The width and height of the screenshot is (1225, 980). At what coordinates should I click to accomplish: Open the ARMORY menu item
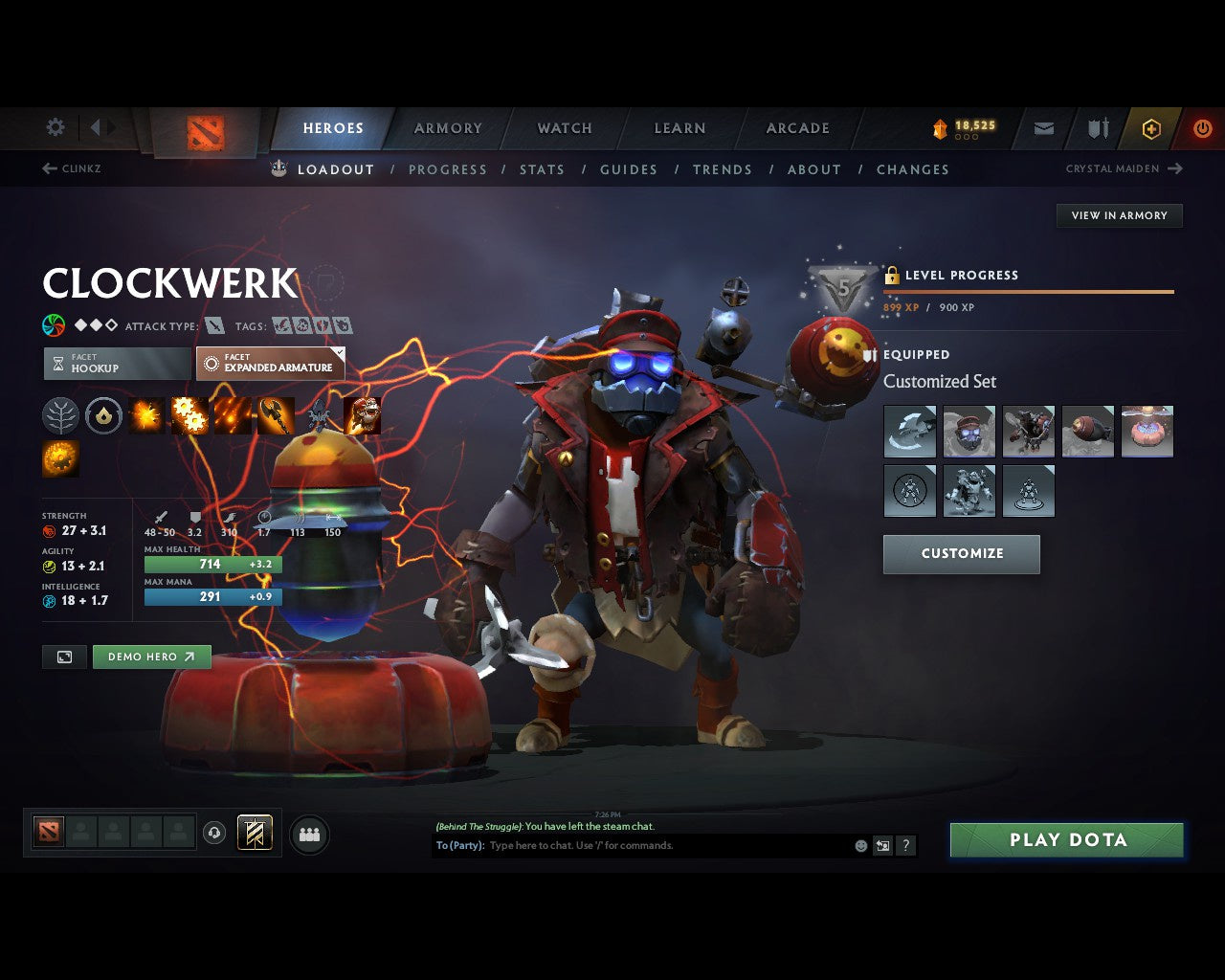[x=447, y=127]
